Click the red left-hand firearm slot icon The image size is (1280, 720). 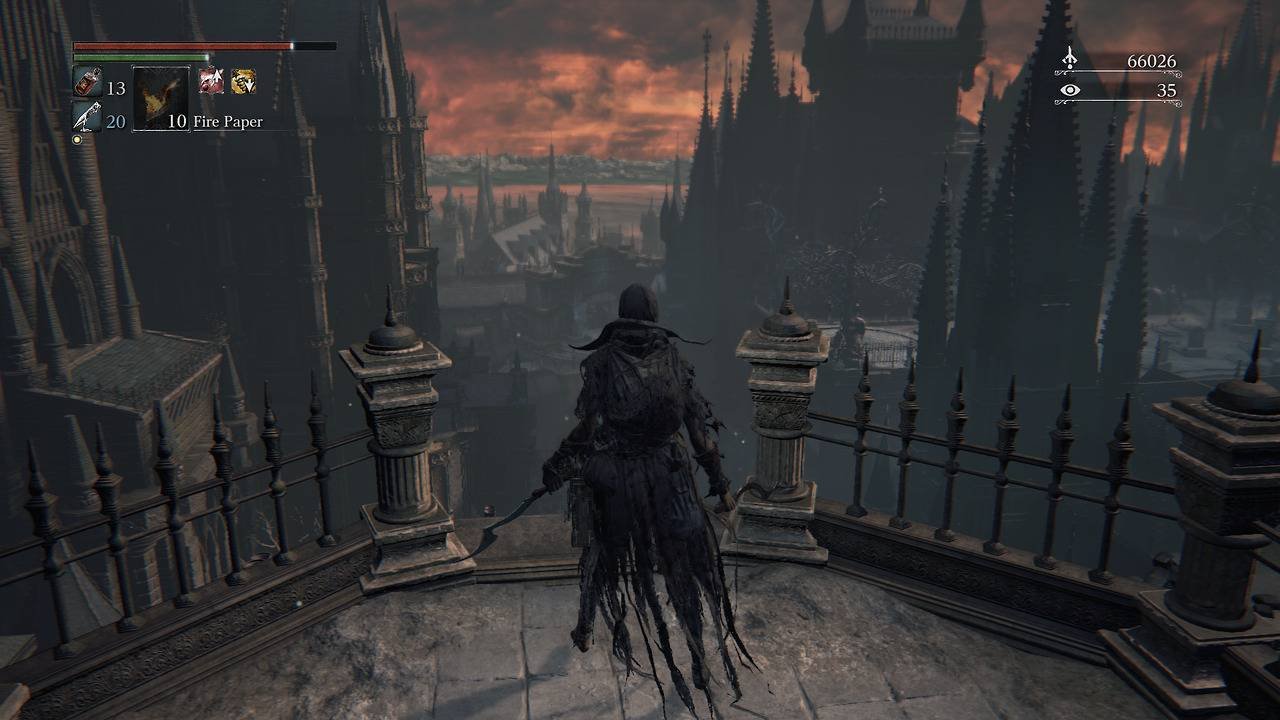213,82
